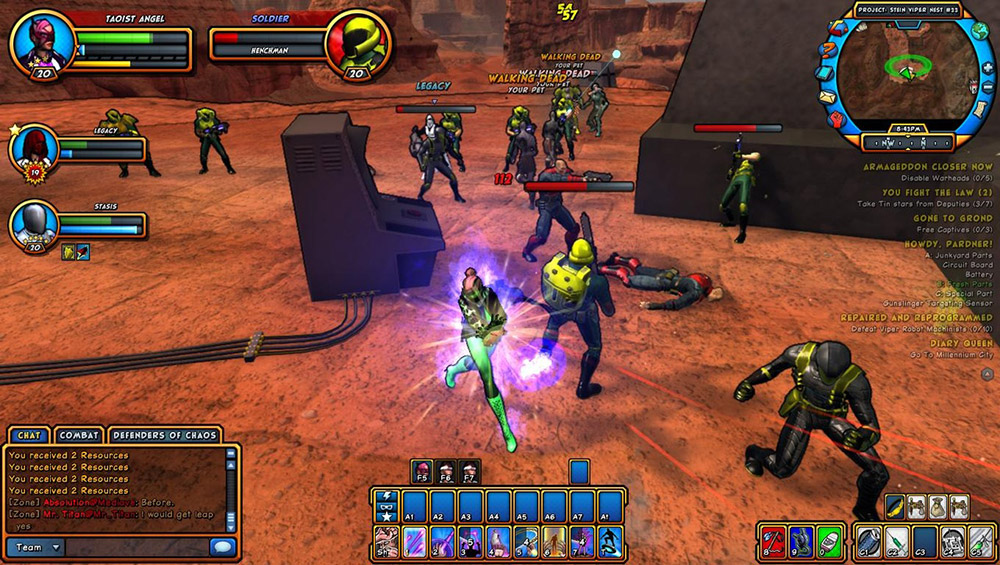
Task: Select the Chat tab
Action: [x=27, y=435]
